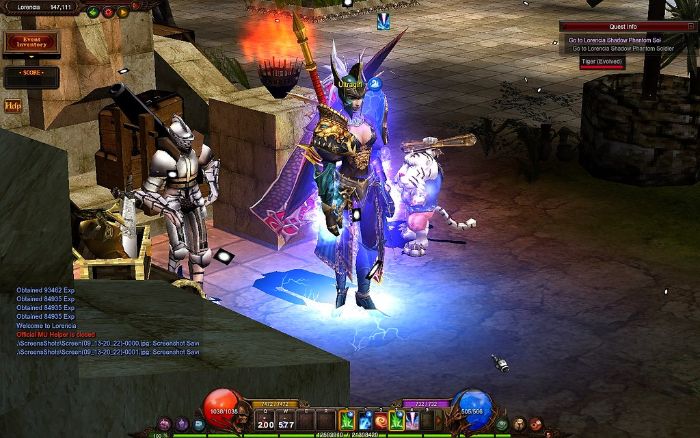Click the green left arrow icon
This screenshot has height=438, width=700.
(93, 12)
